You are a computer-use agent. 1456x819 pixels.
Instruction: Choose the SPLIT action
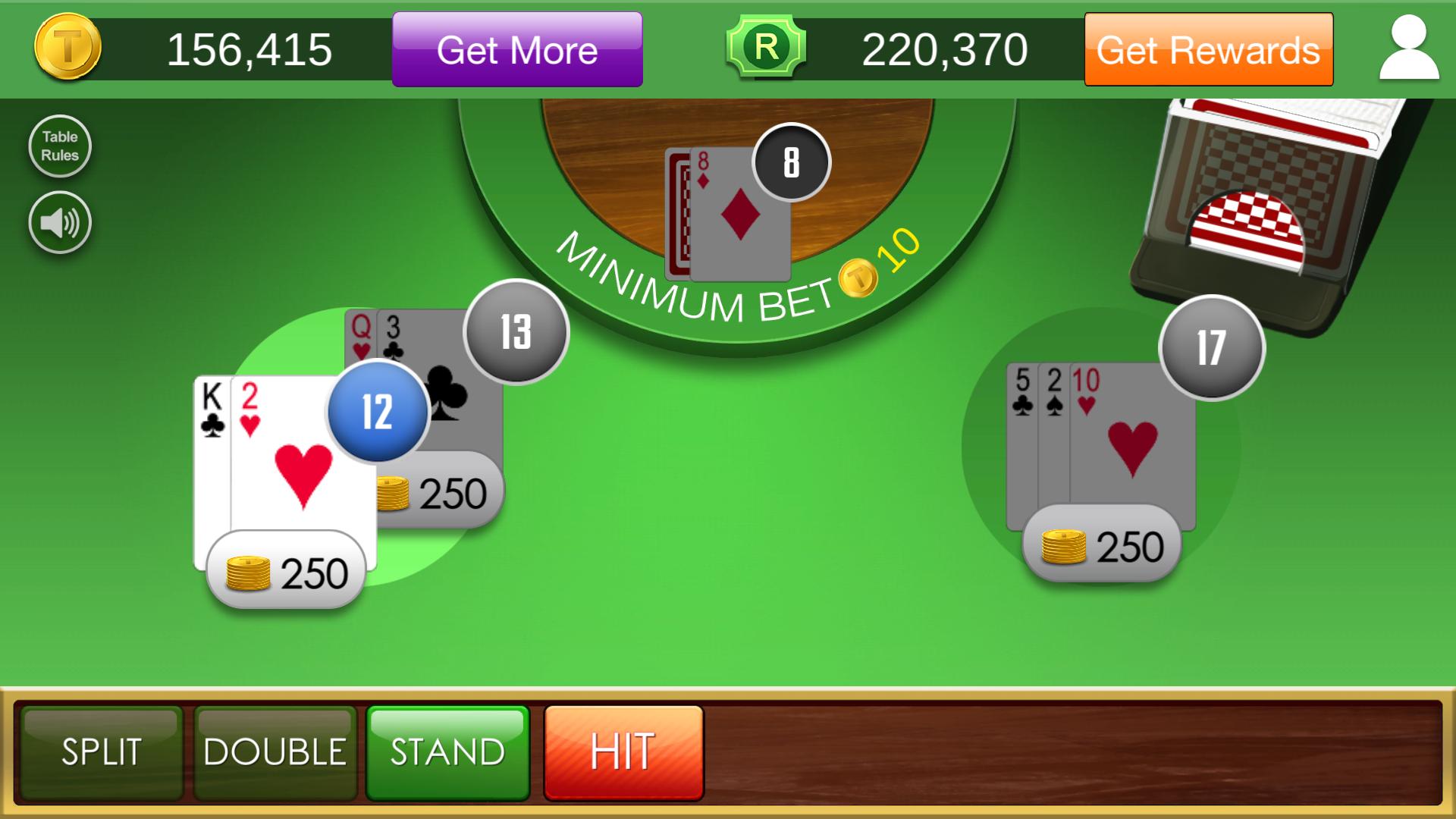(101, 752)
